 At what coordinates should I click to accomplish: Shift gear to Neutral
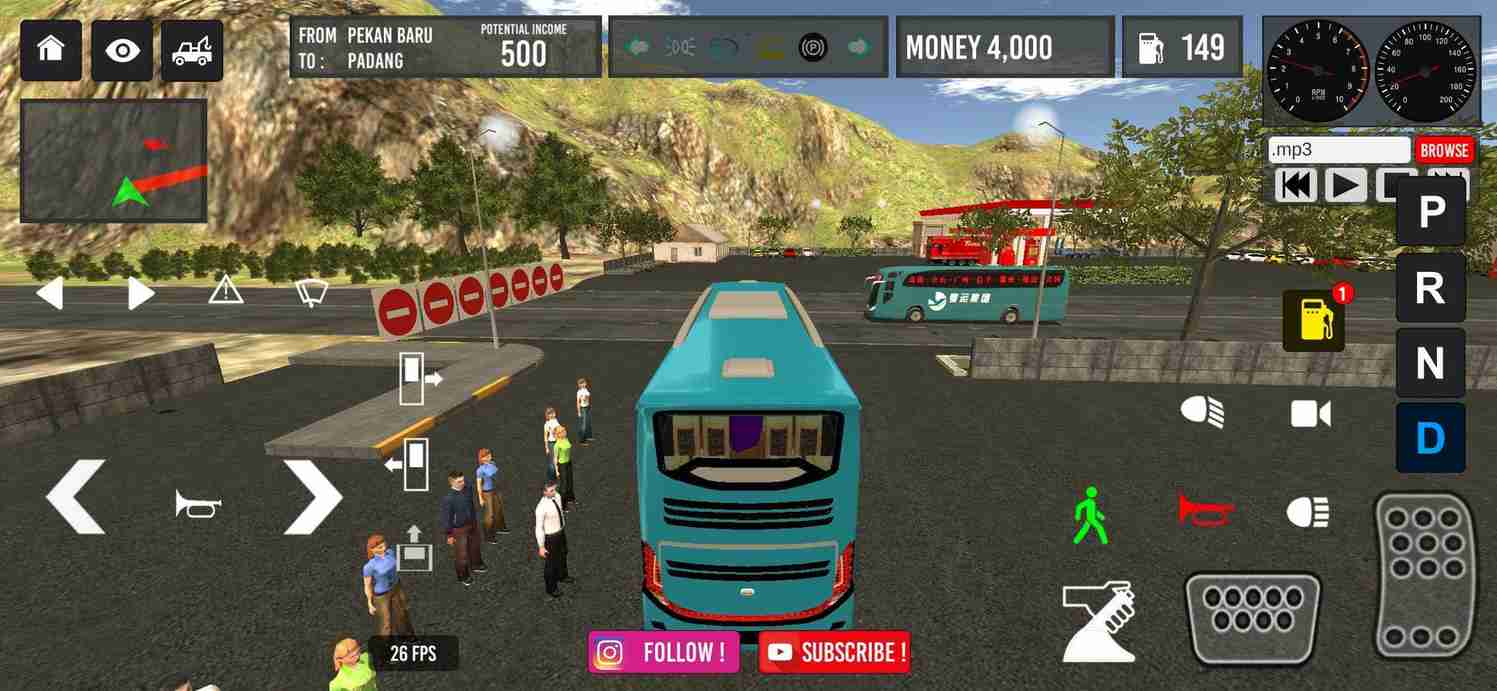pos(1430,363)
